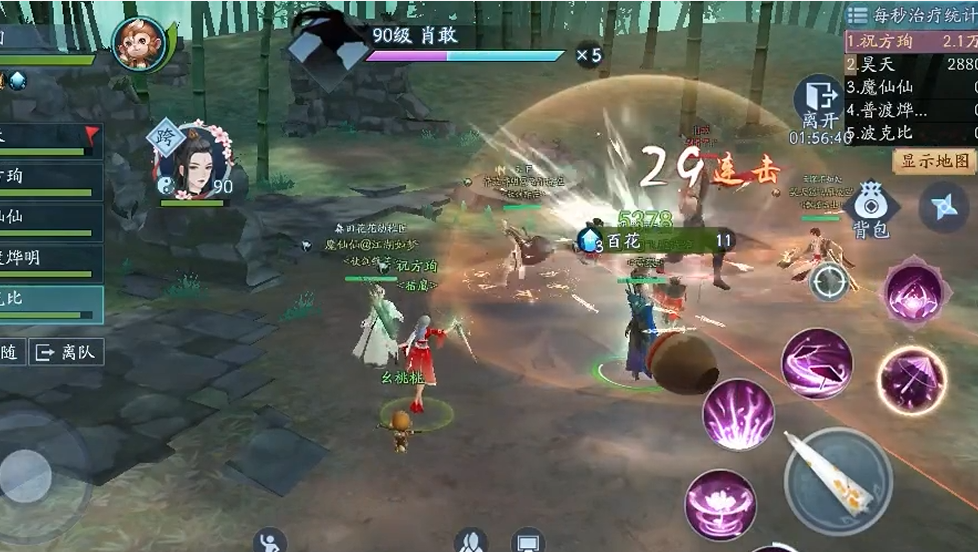Open the 背包 backpack
This screenshot has height=552, width=978.
[869, 208]
